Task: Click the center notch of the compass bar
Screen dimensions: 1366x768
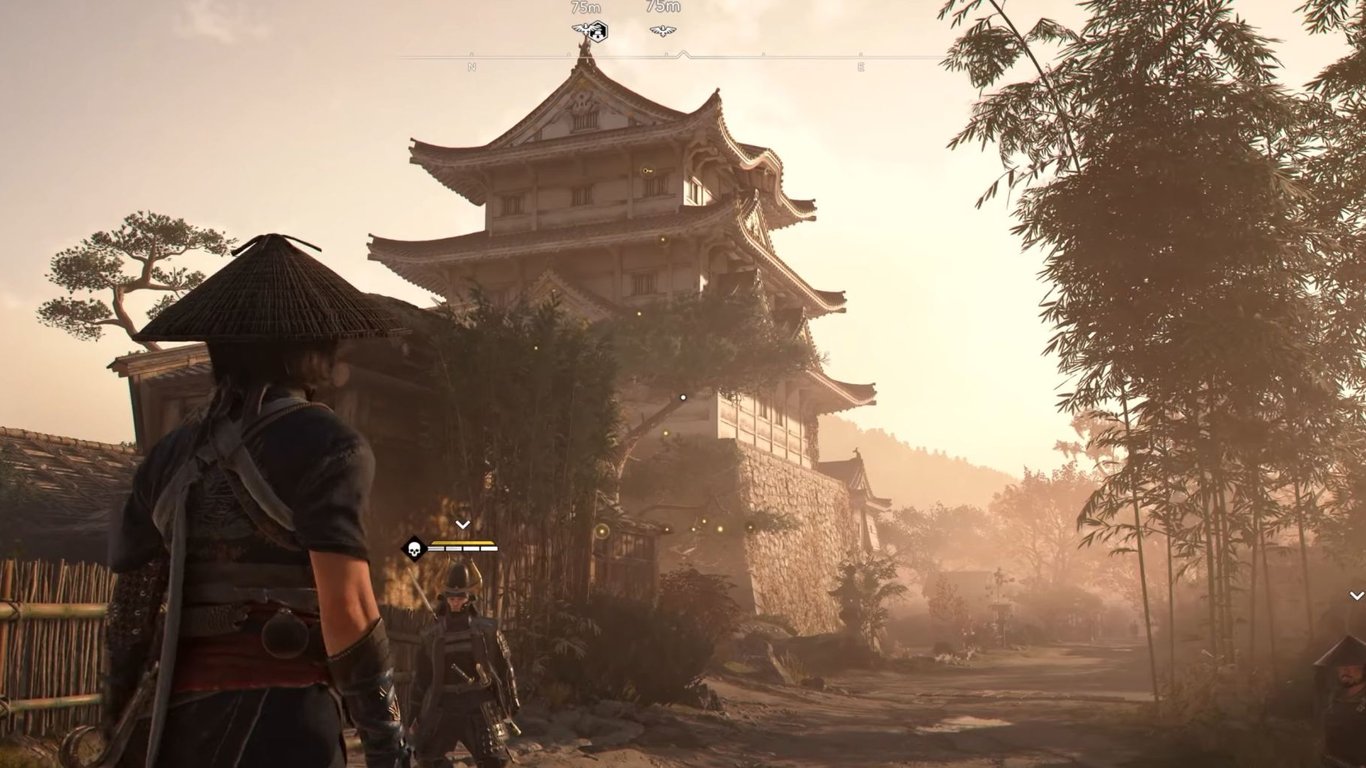Action: tap(682, 52)
